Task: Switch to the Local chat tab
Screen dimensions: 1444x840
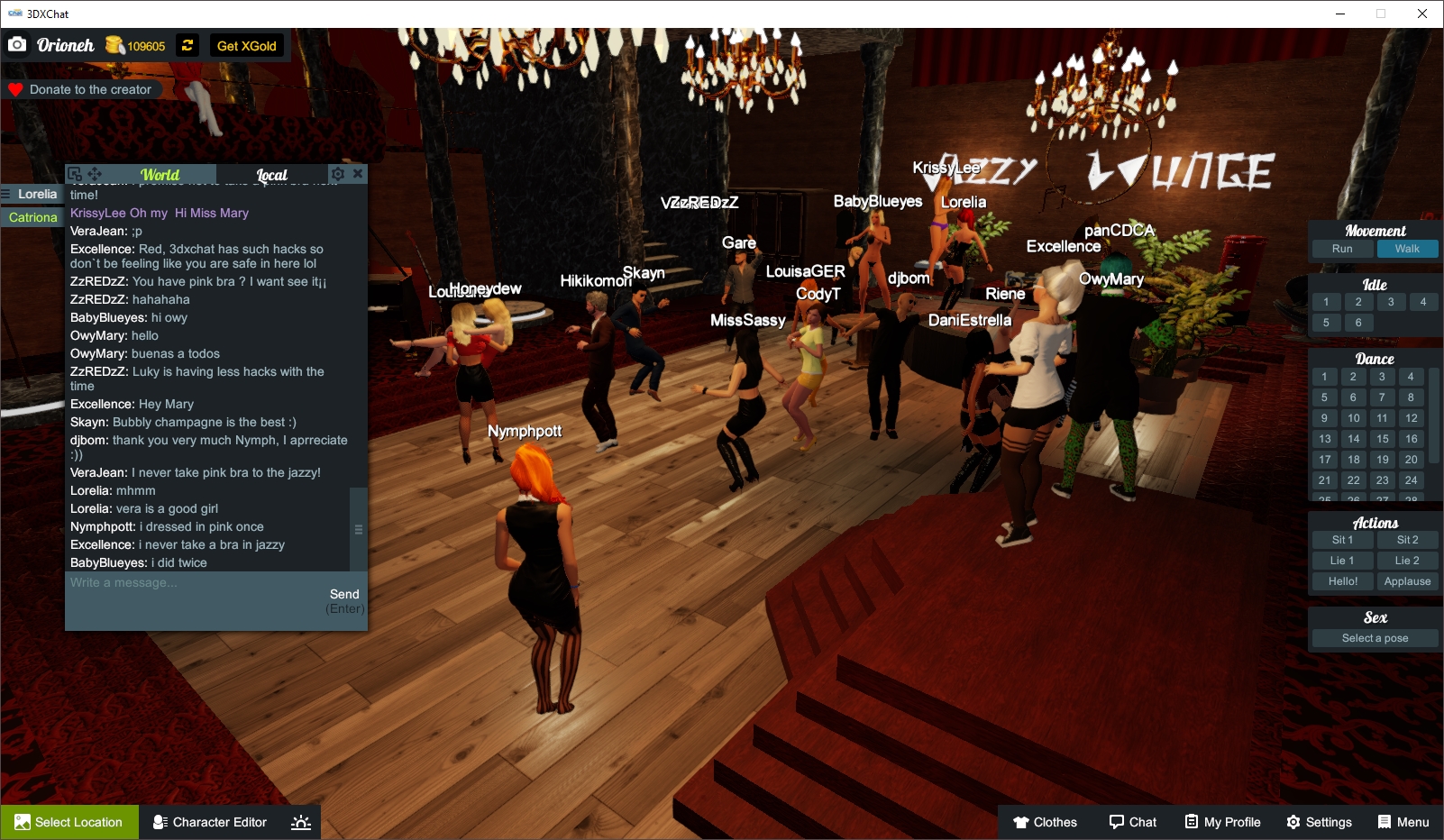Action: tap(272, 174)
